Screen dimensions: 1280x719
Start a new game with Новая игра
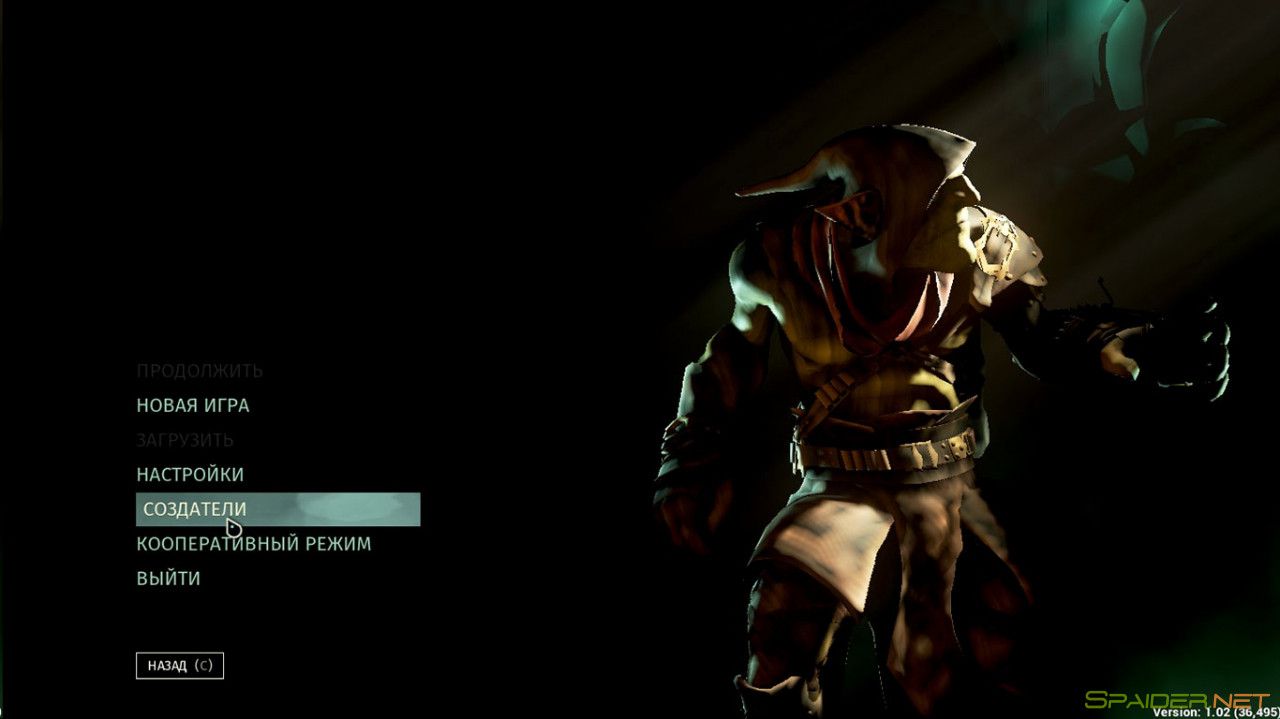coord(193,405)
